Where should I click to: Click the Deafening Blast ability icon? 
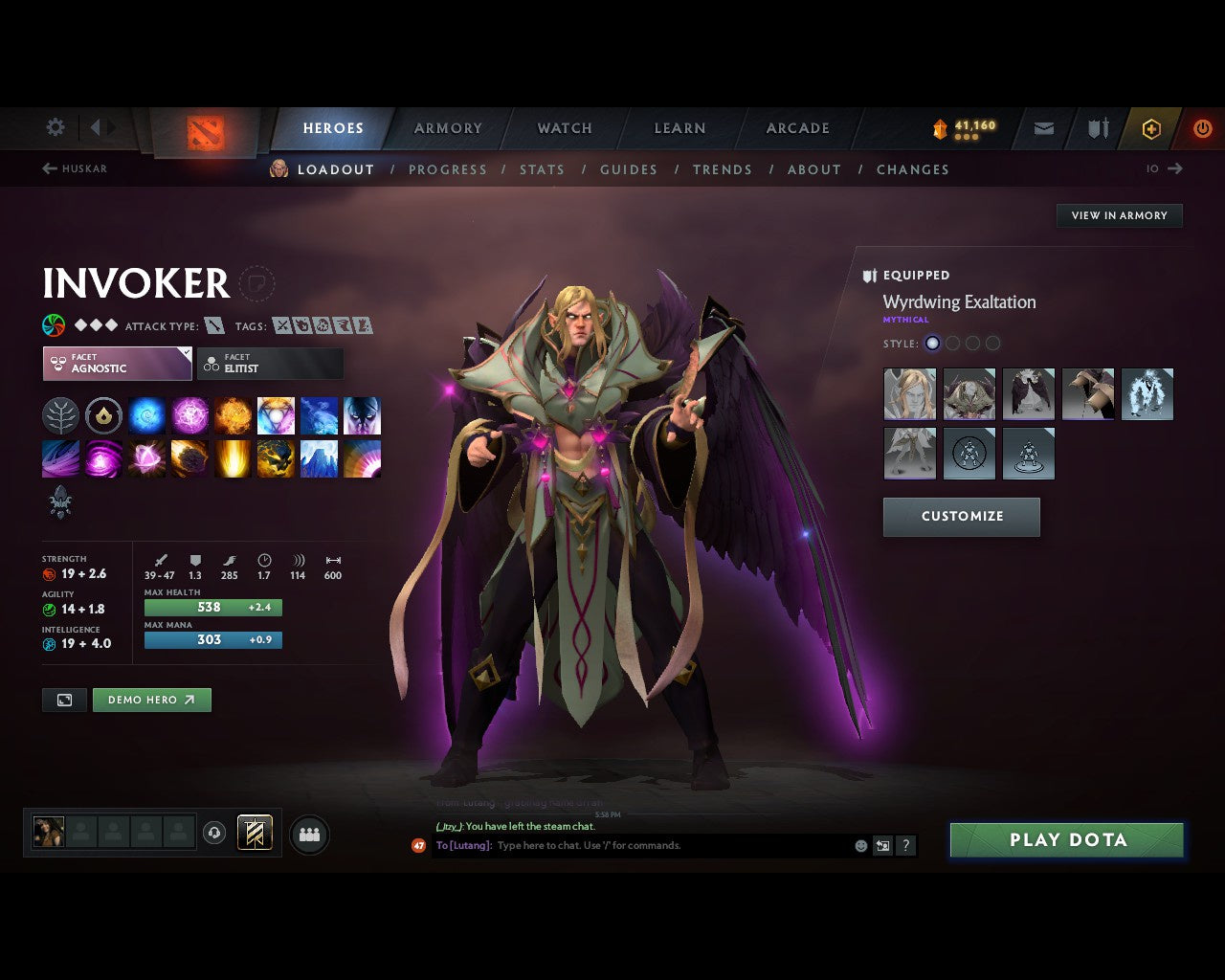coord(362,458)
